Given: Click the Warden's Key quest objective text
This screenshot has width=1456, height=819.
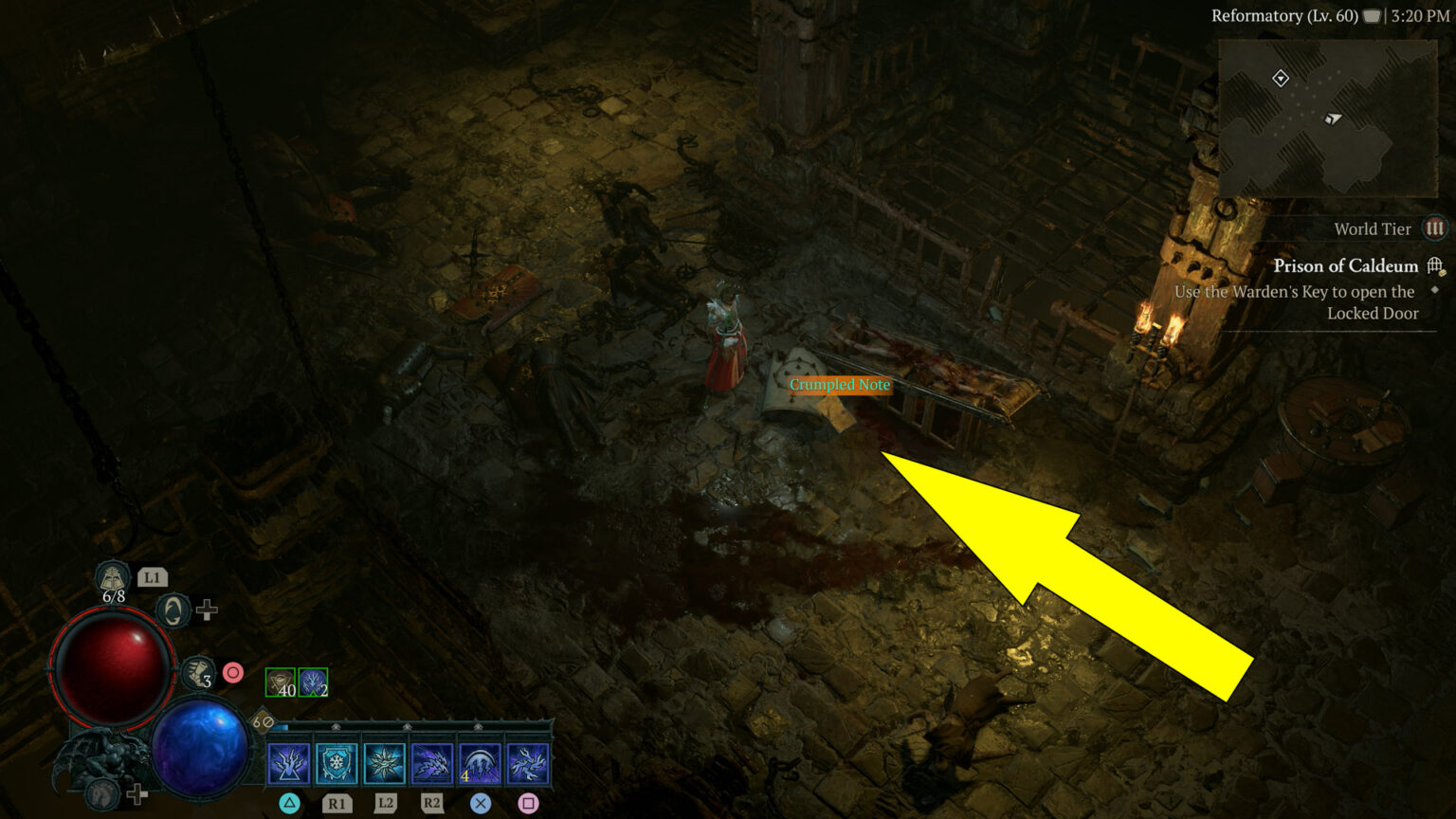Looking at the screenshot, I should (1292, 301).
